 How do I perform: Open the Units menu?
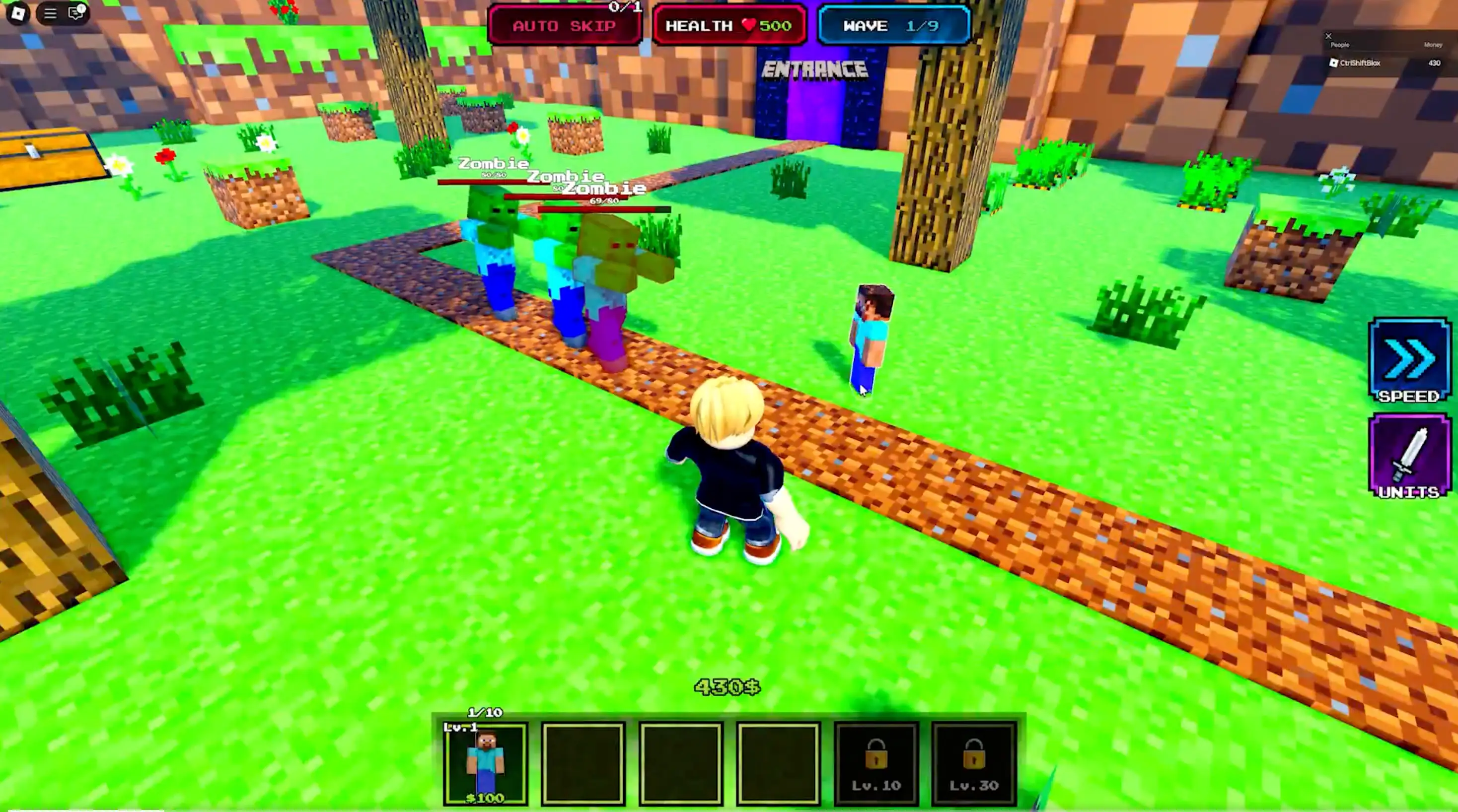pos(1409,456)
